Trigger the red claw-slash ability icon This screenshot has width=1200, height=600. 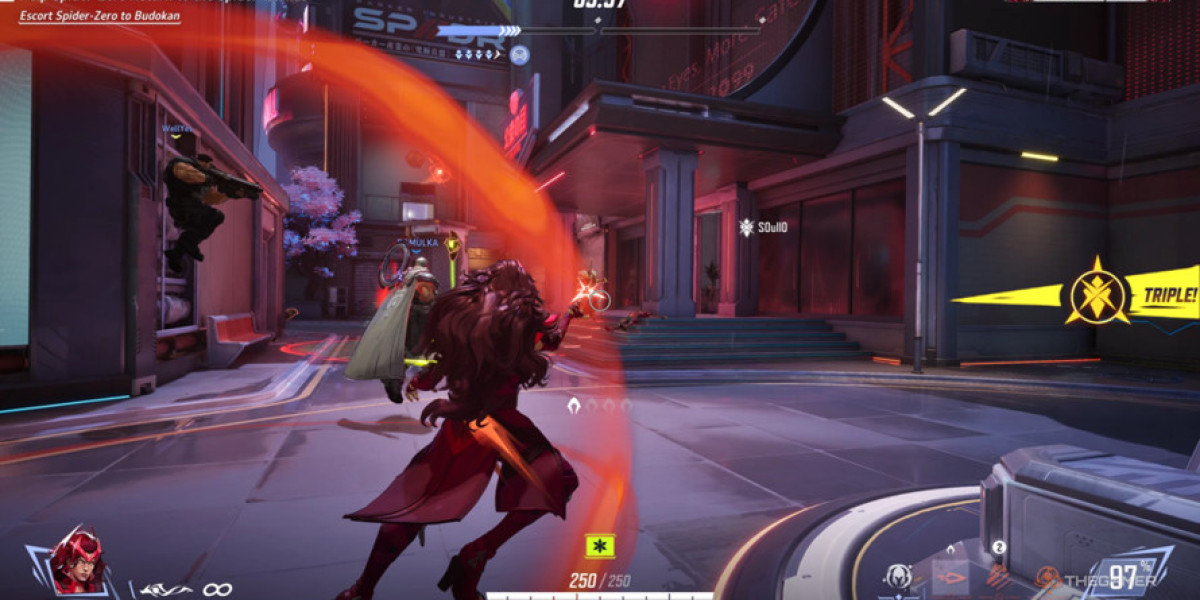[x=1000, y=575]
